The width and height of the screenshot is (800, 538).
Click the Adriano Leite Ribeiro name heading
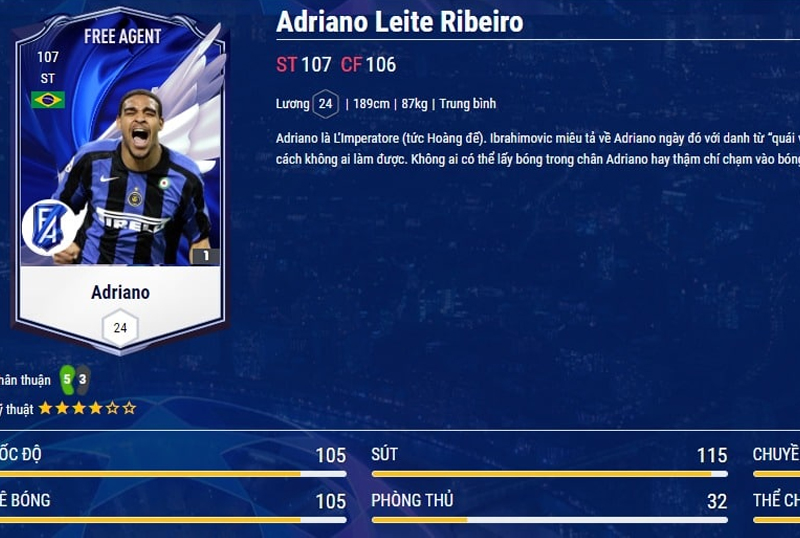click(x=399, y=22)
